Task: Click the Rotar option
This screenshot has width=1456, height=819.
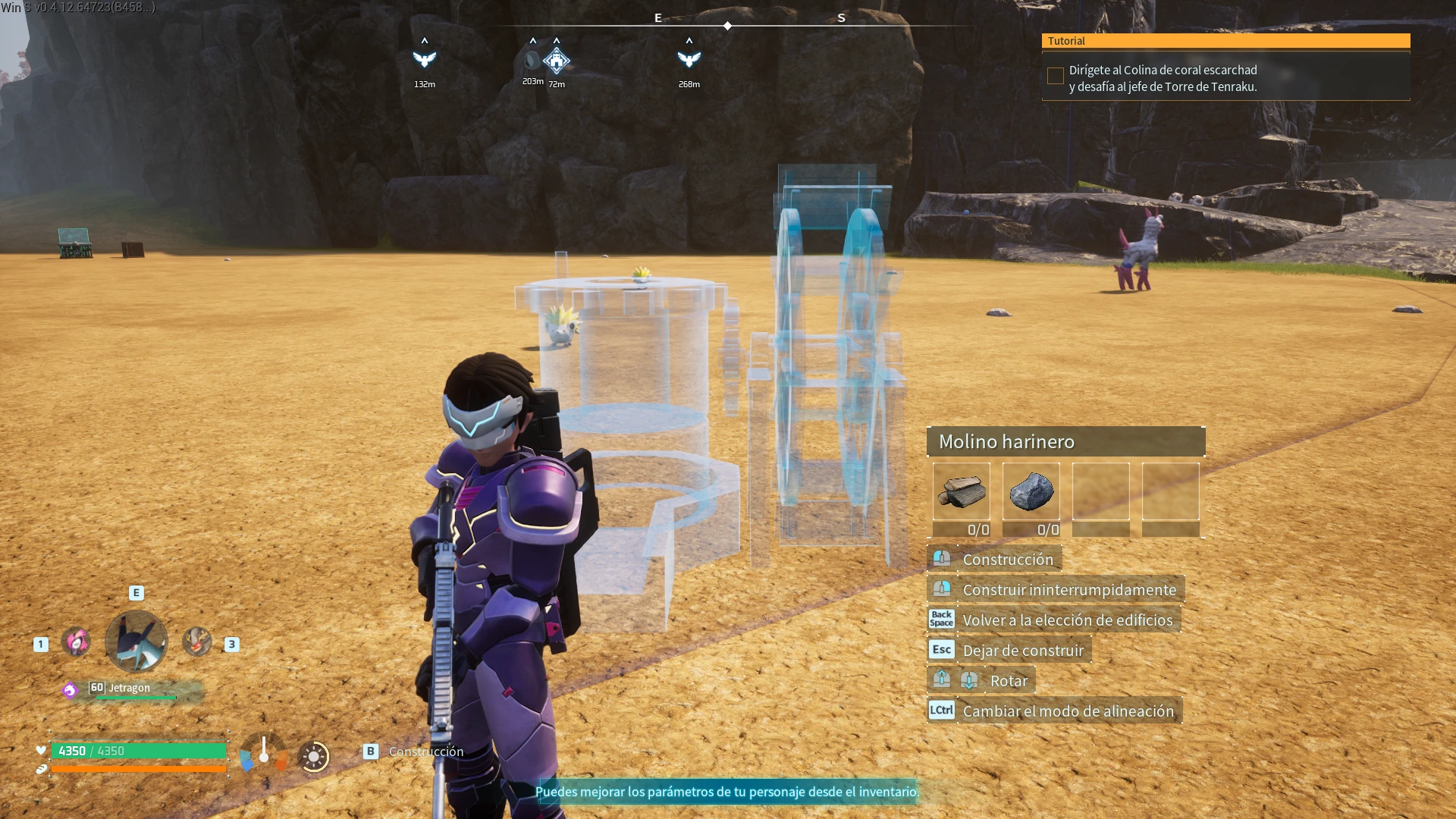Action: click(x=1008, y=681)
